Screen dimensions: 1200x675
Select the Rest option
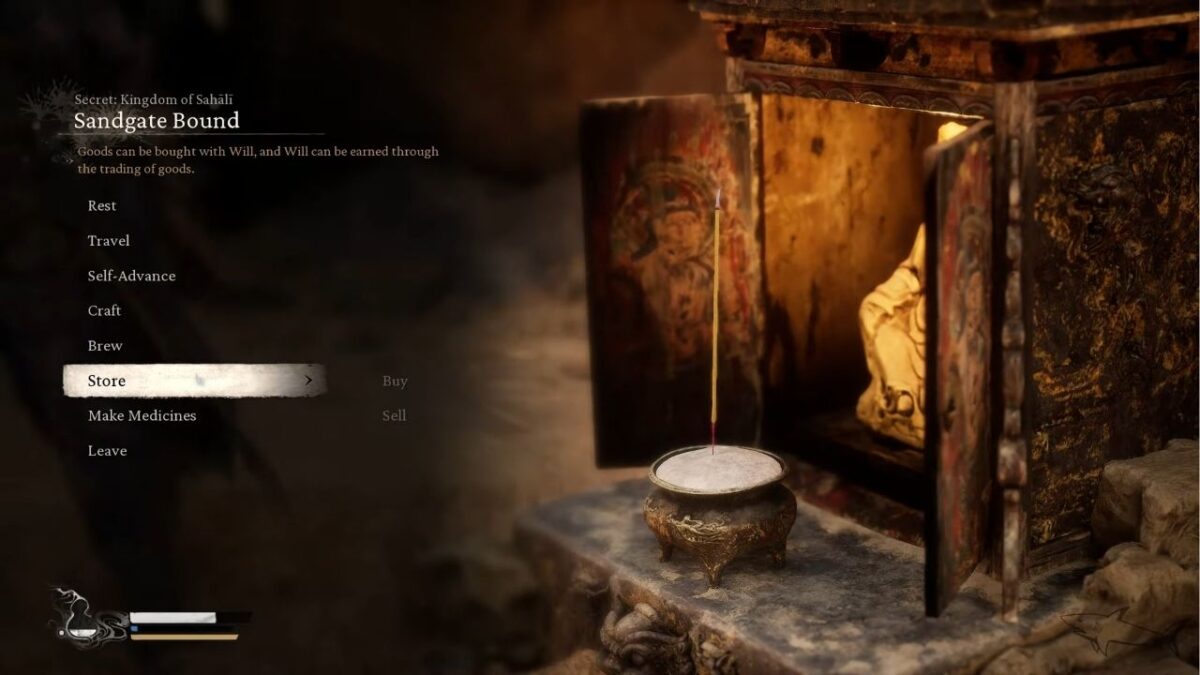(102, 206)
